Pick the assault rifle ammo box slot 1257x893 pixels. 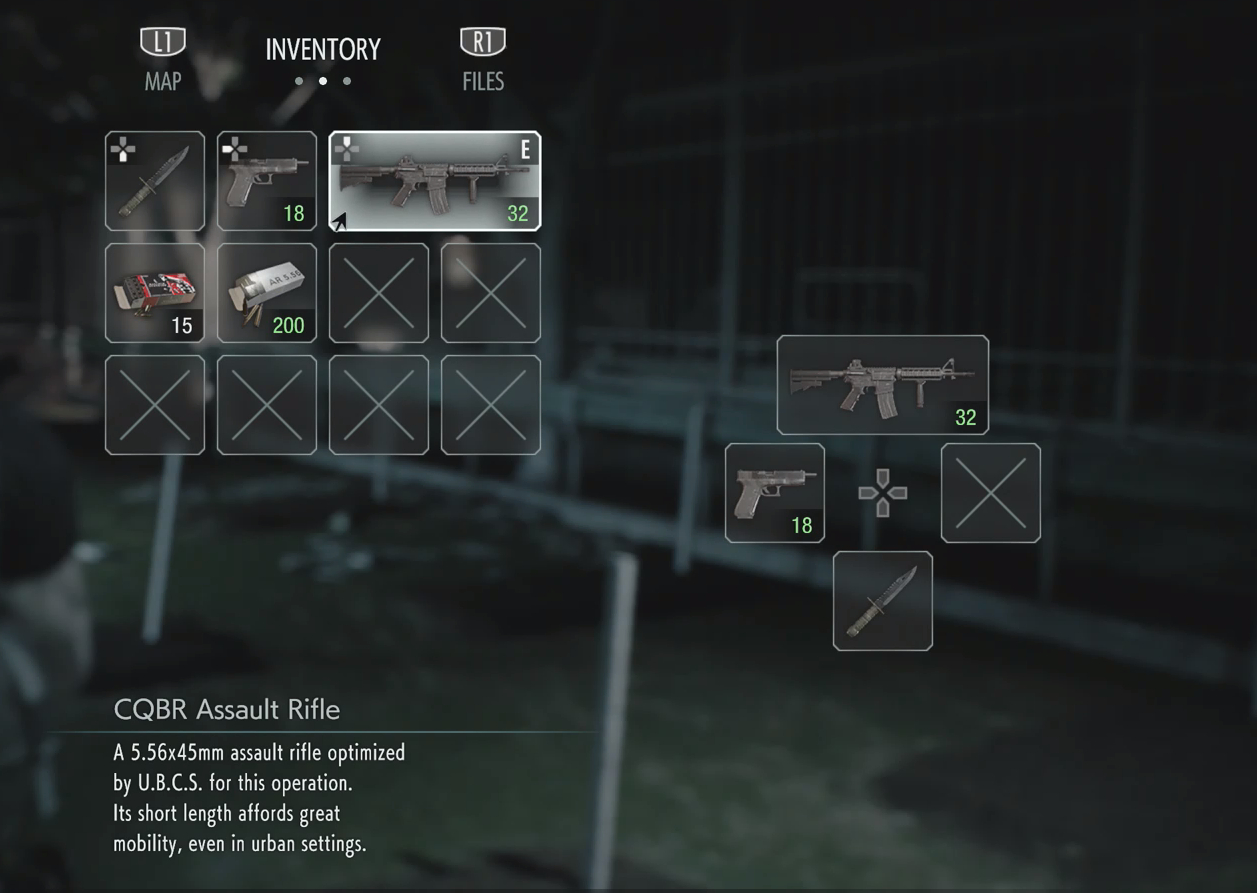click(267, 293)
